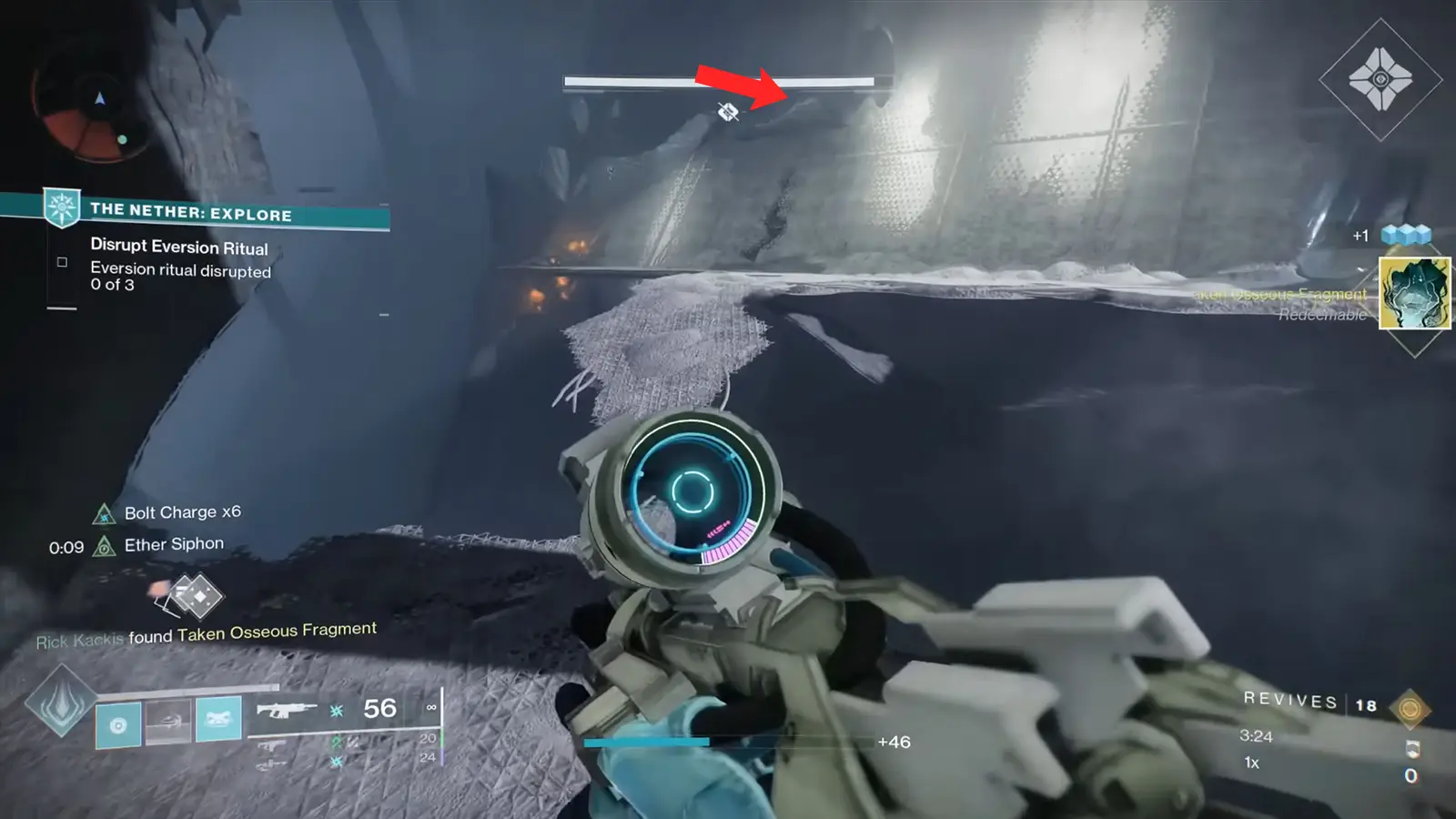The height and width of the screenshot is (819, 1456).
Task: Click the Ghost icon in the top-right corner
Action: 1380,81
